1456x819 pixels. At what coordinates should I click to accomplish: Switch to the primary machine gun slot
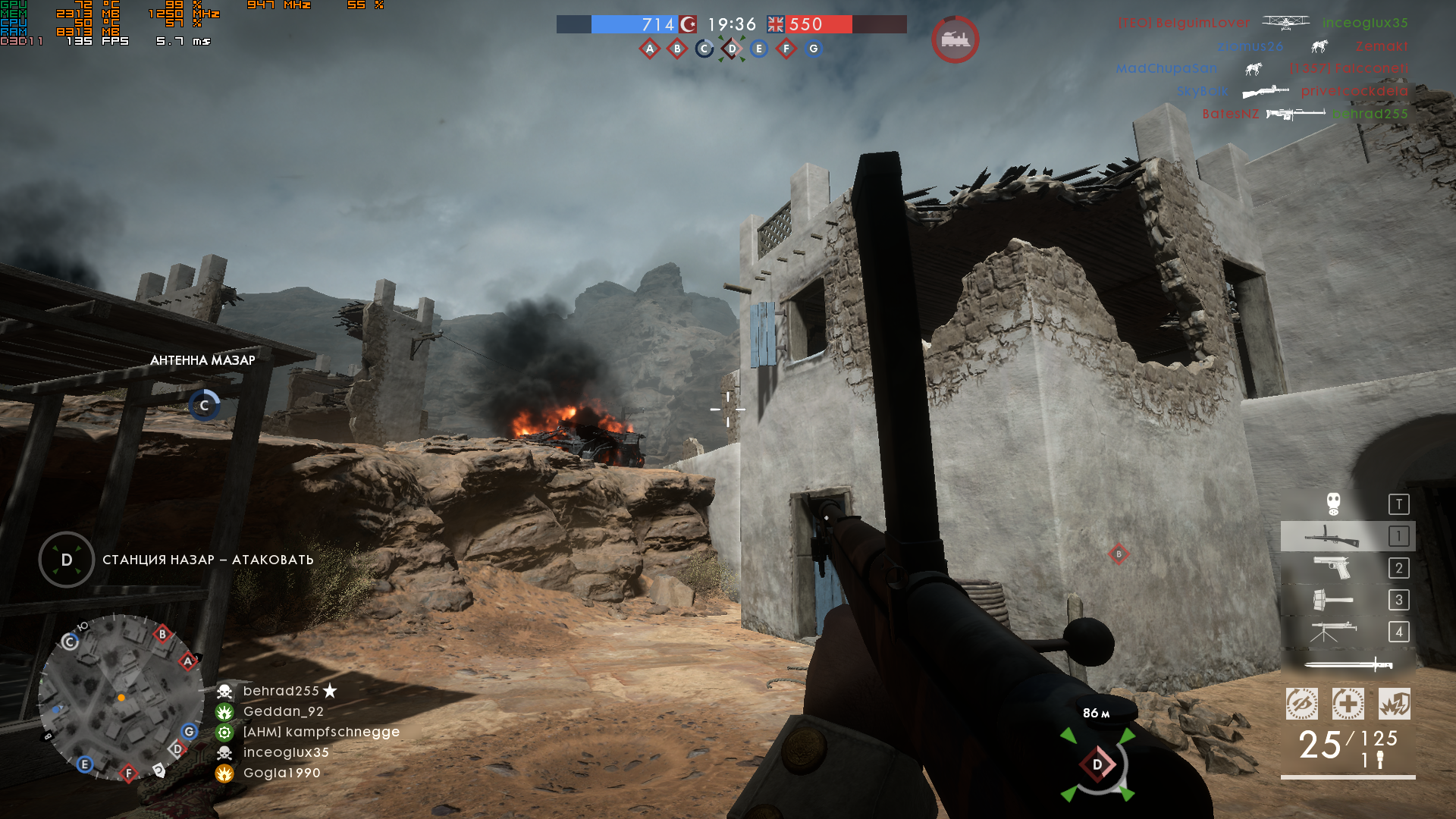tap(1332, 536)
